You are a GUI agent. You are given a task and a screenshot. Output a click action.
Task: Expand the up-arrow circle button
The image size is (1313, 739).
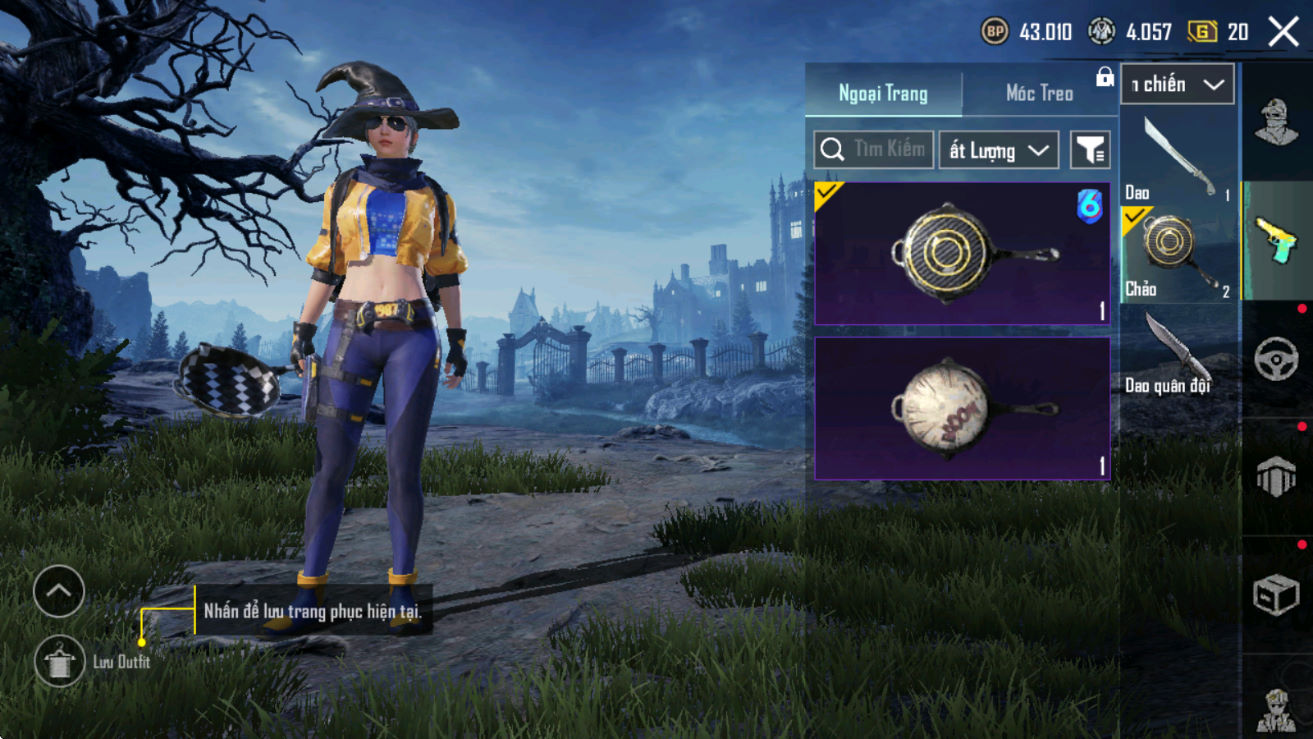coord(58,591)
